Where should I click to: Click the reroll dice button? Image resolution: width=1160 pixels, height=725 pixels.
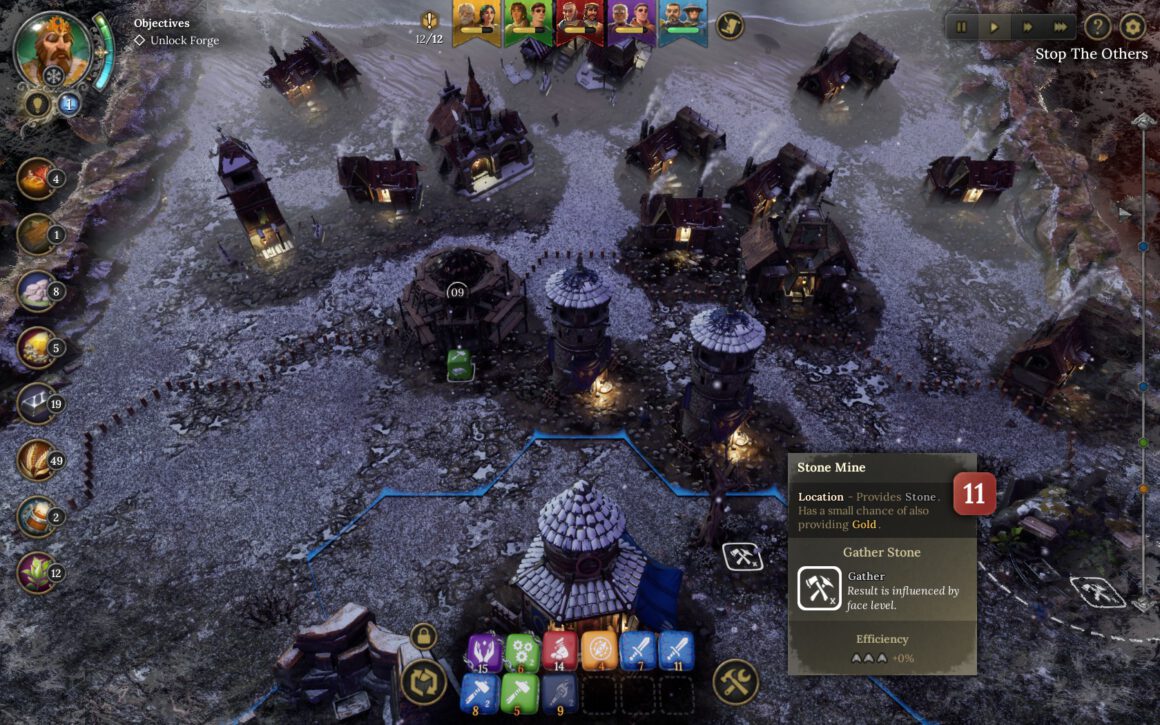(423, 683)
